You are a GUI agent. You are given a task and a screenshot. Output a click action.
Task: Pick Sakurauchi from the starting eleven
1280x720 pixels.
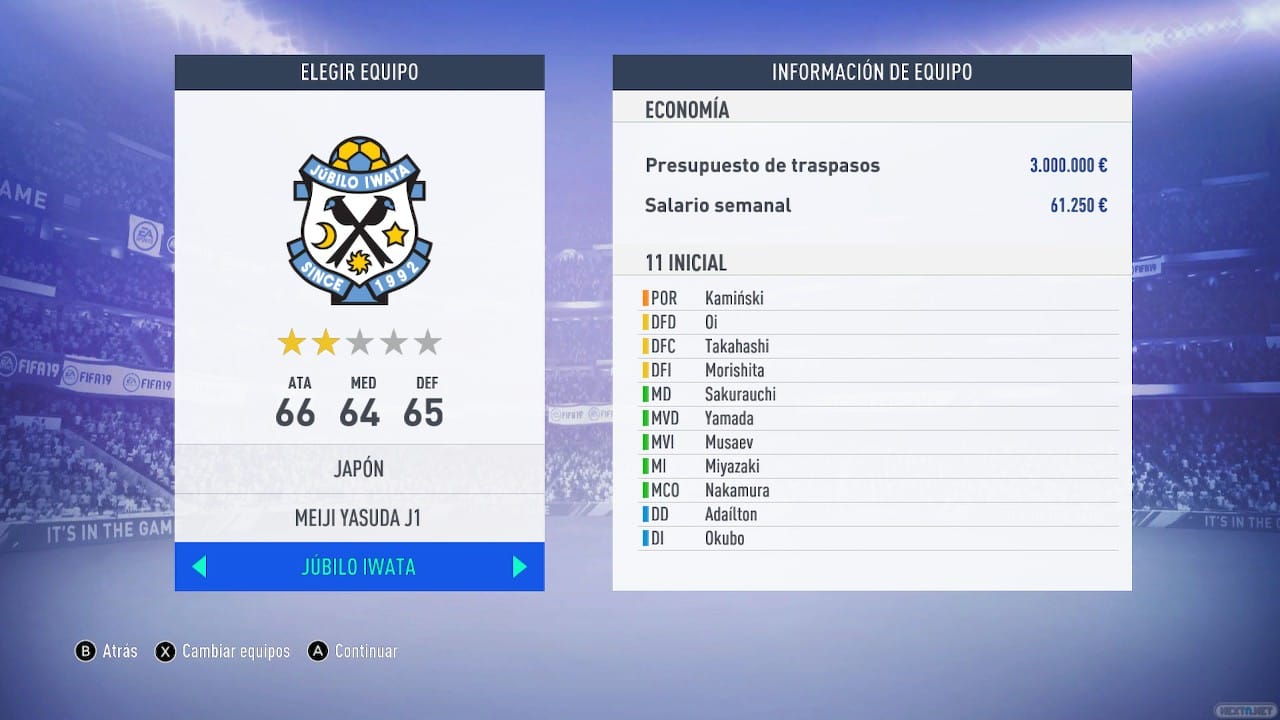(740, 394)
